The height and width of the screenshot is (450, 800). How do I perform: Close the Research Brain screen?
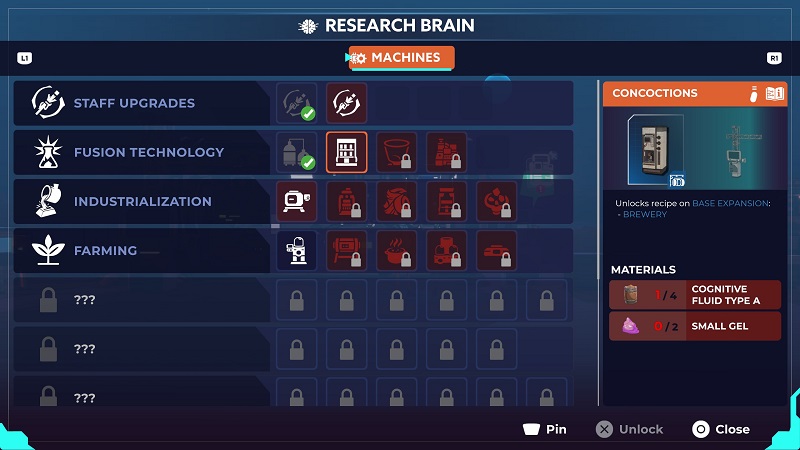pyautogui.click(x=721, y=429)
